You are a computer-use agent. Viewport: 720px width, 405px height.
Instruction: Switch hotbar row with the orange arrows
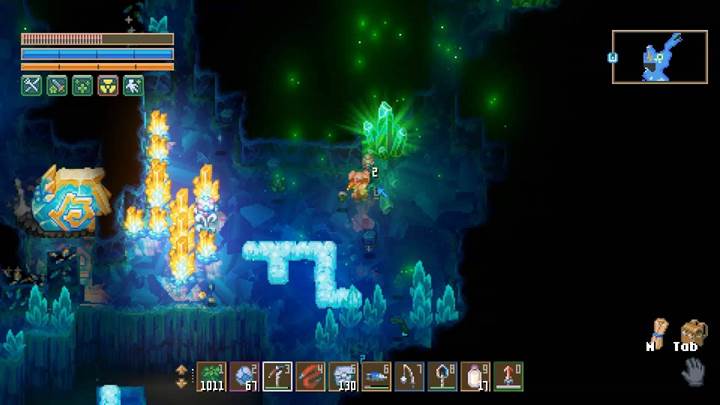click(181, 376)
